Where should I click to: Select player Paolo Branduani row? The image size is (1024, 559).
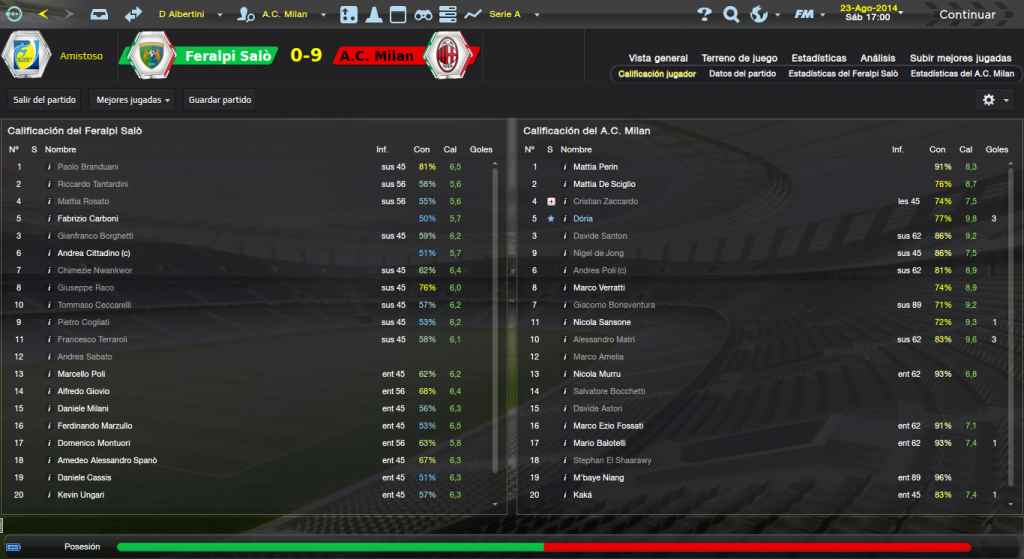click(87, 167)
